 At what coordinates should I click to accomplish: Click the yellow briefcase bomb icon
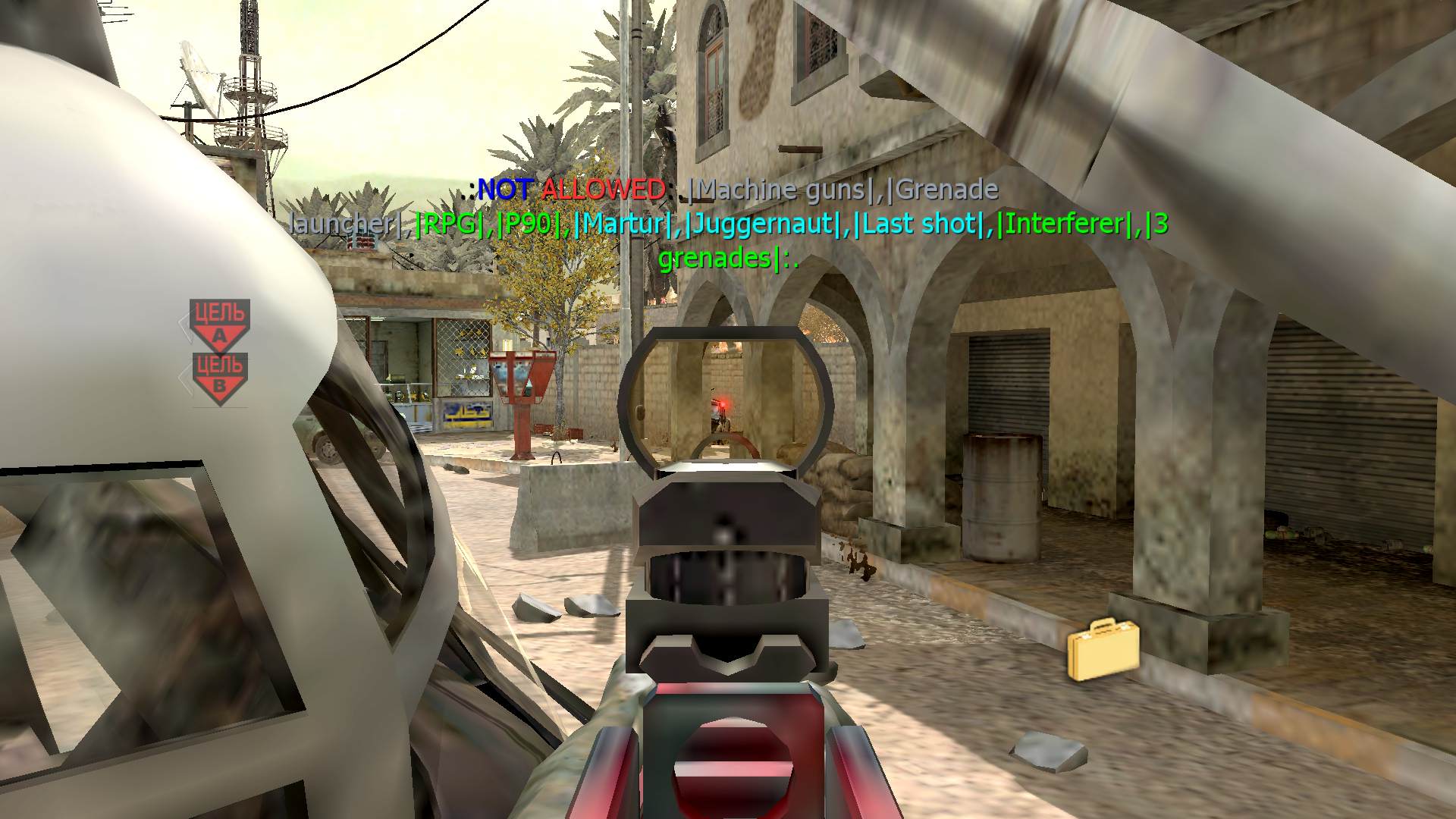click(1103, 649)
